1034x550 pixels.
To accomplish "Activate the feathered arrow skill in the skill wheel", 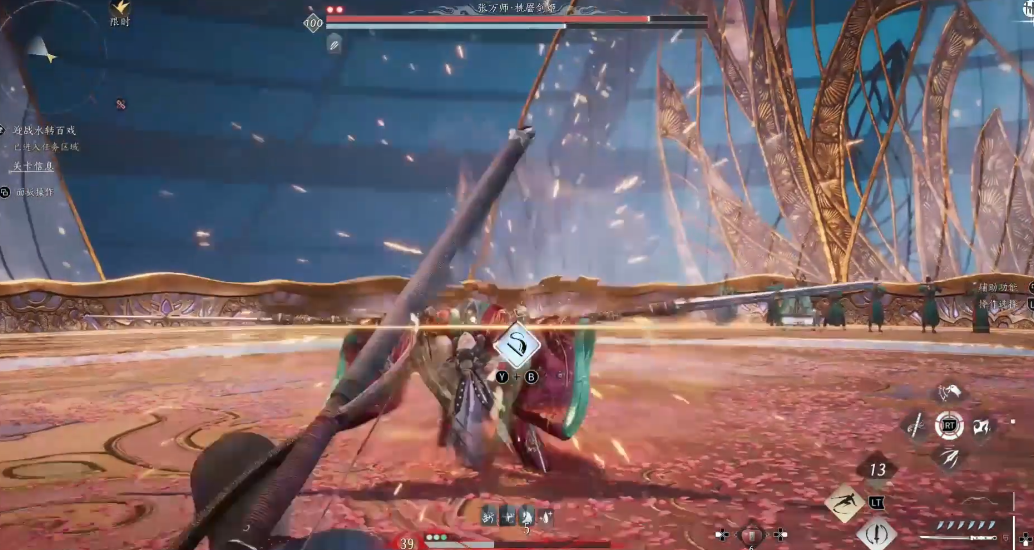I will (949, 458).
